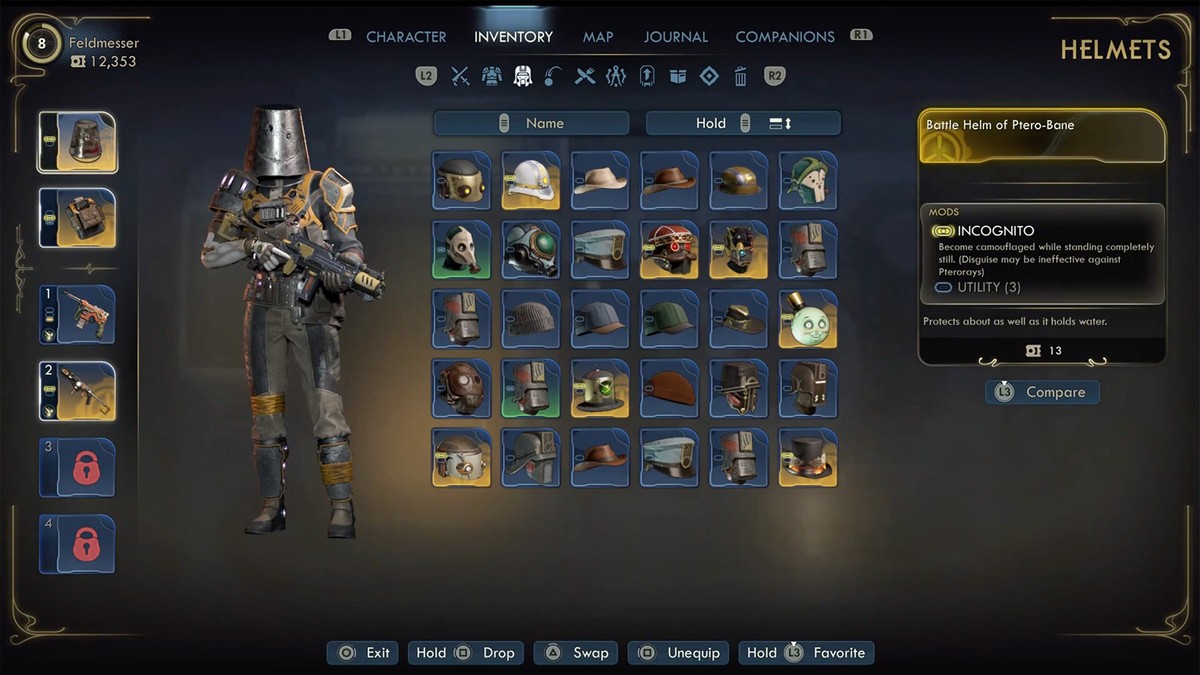
Task: Select the body armor category icon
Action: pos(491,76)
